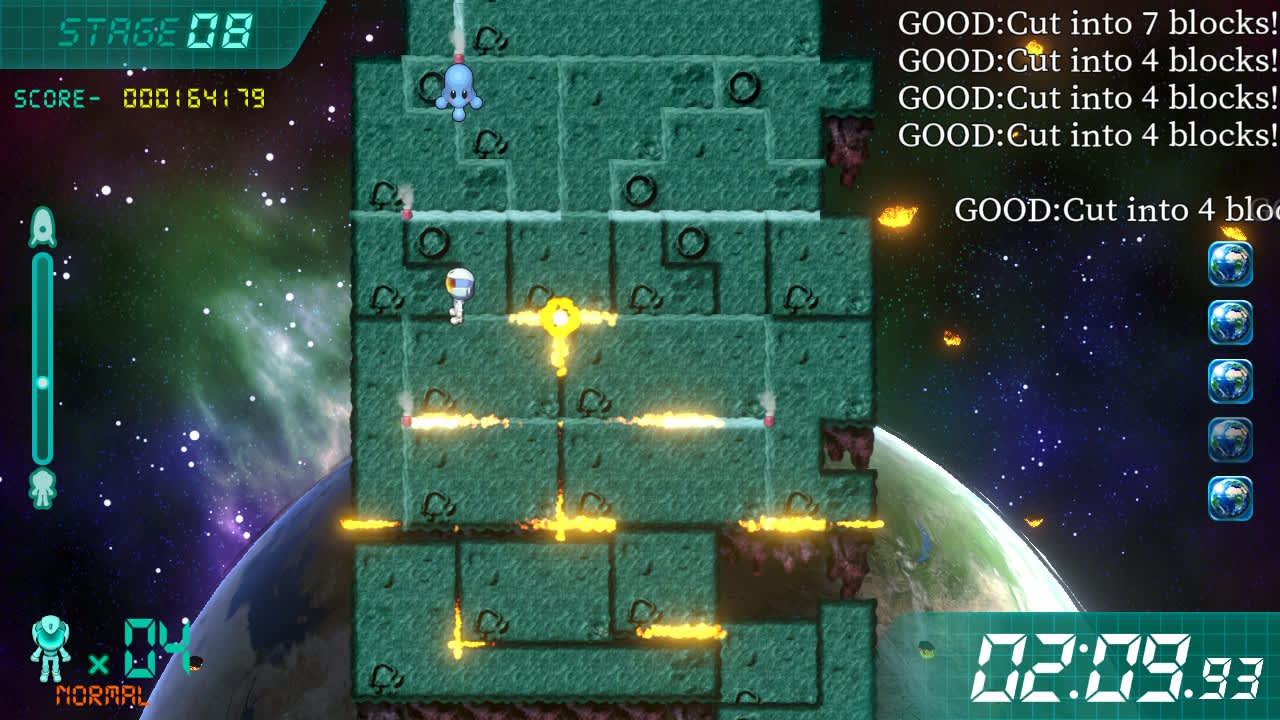1280x720 pixels.
Task: Click the astronaut life icon near NORMAL label
Action: (x=52, y=650)
